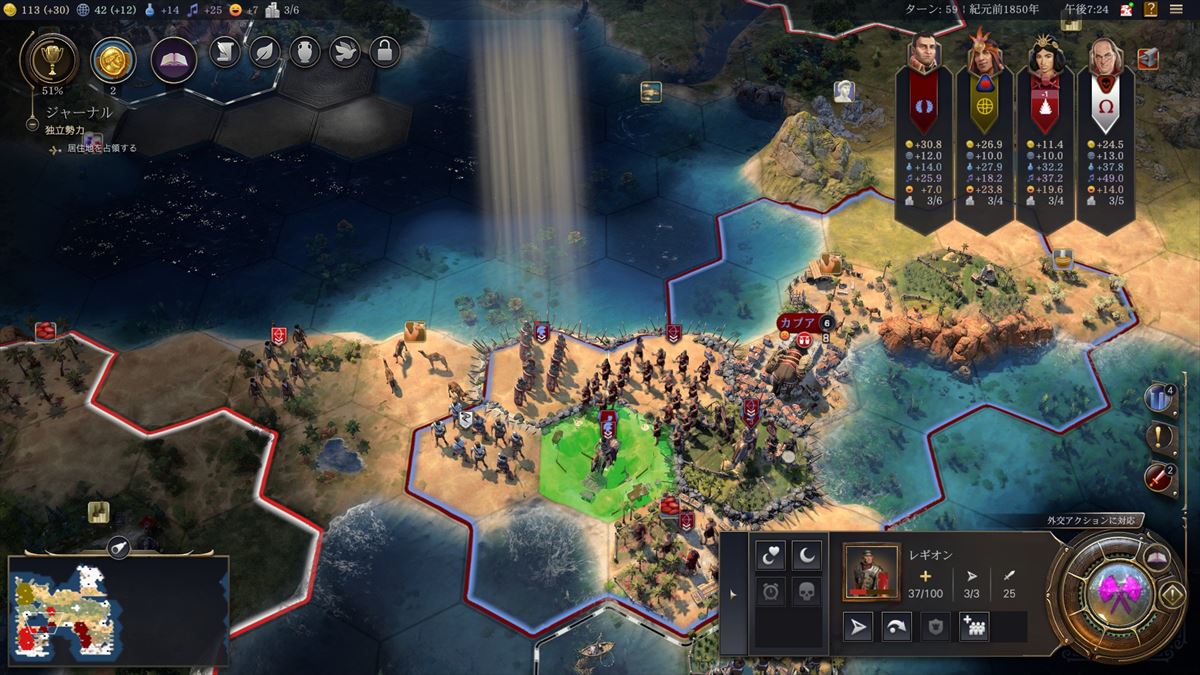
Task: Click the gold coin legacy icon
Action: click(x=112, y=60)
